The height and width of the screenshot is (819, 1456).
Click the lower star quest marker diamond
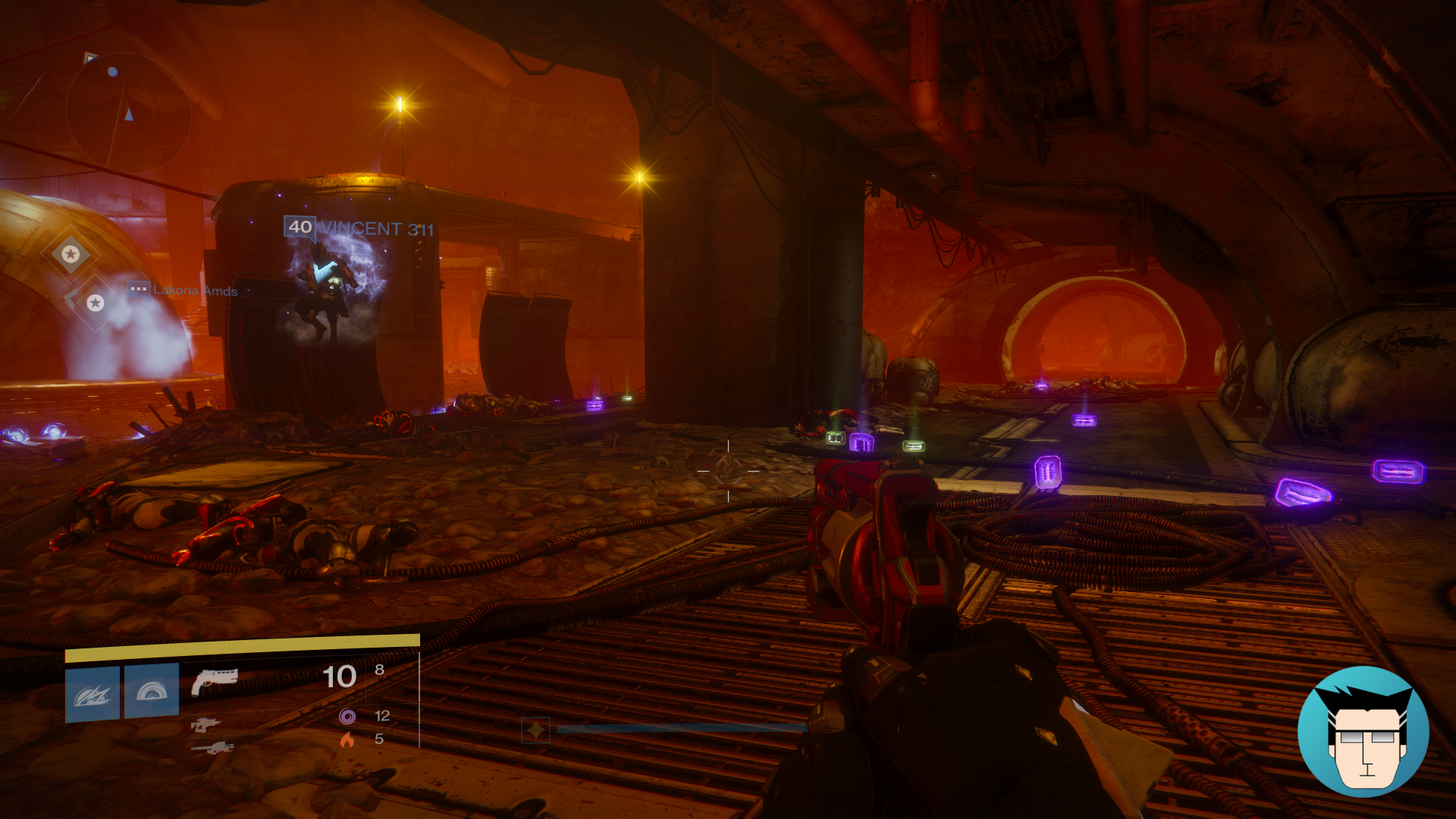pos(95,304)
